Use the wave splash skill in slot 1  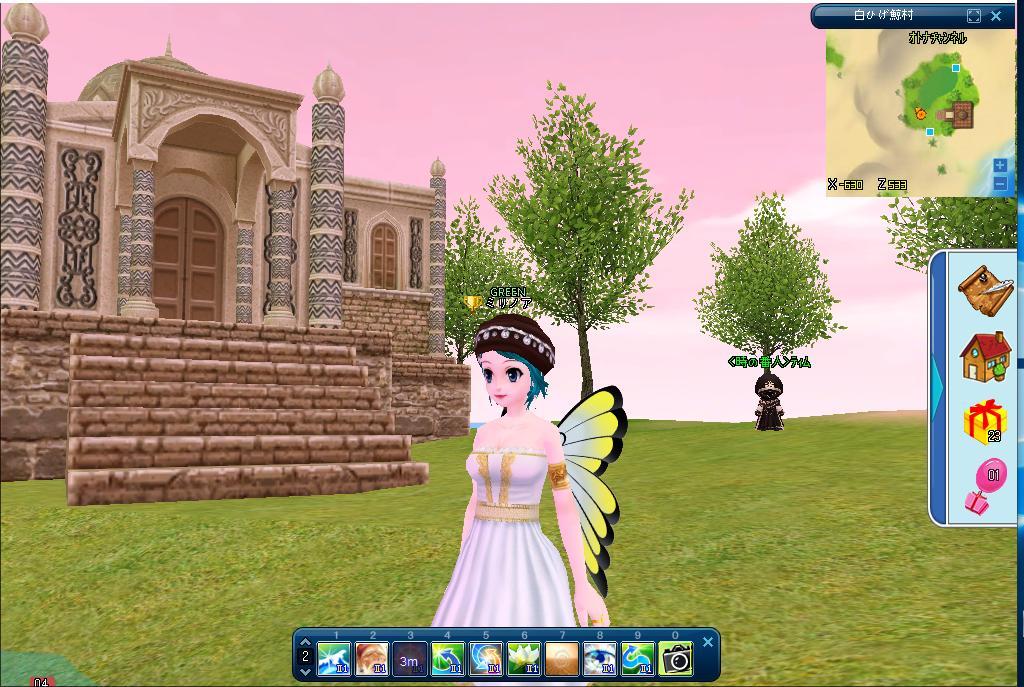point(333,659)
